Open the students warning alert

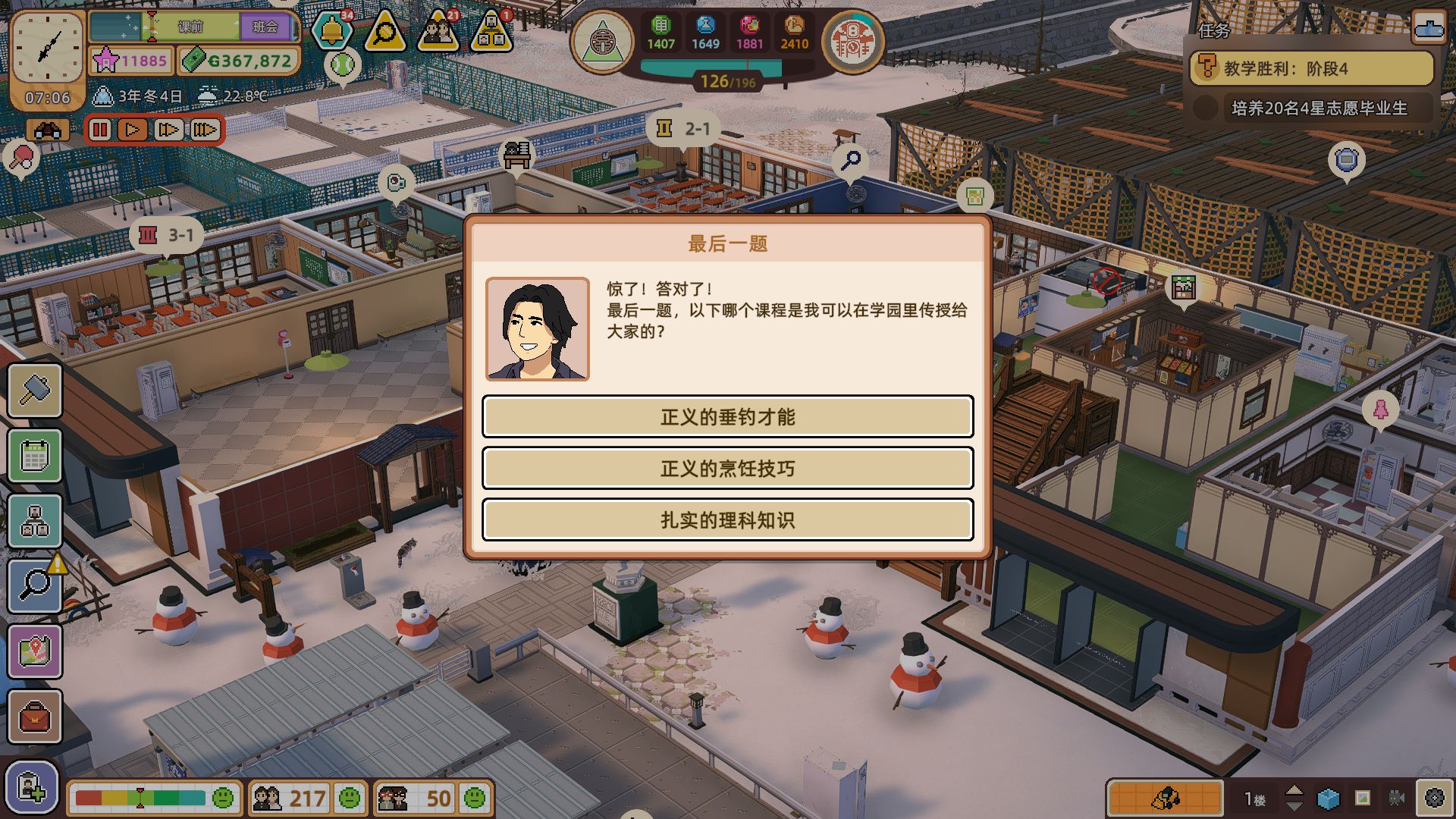pos(438,32)
